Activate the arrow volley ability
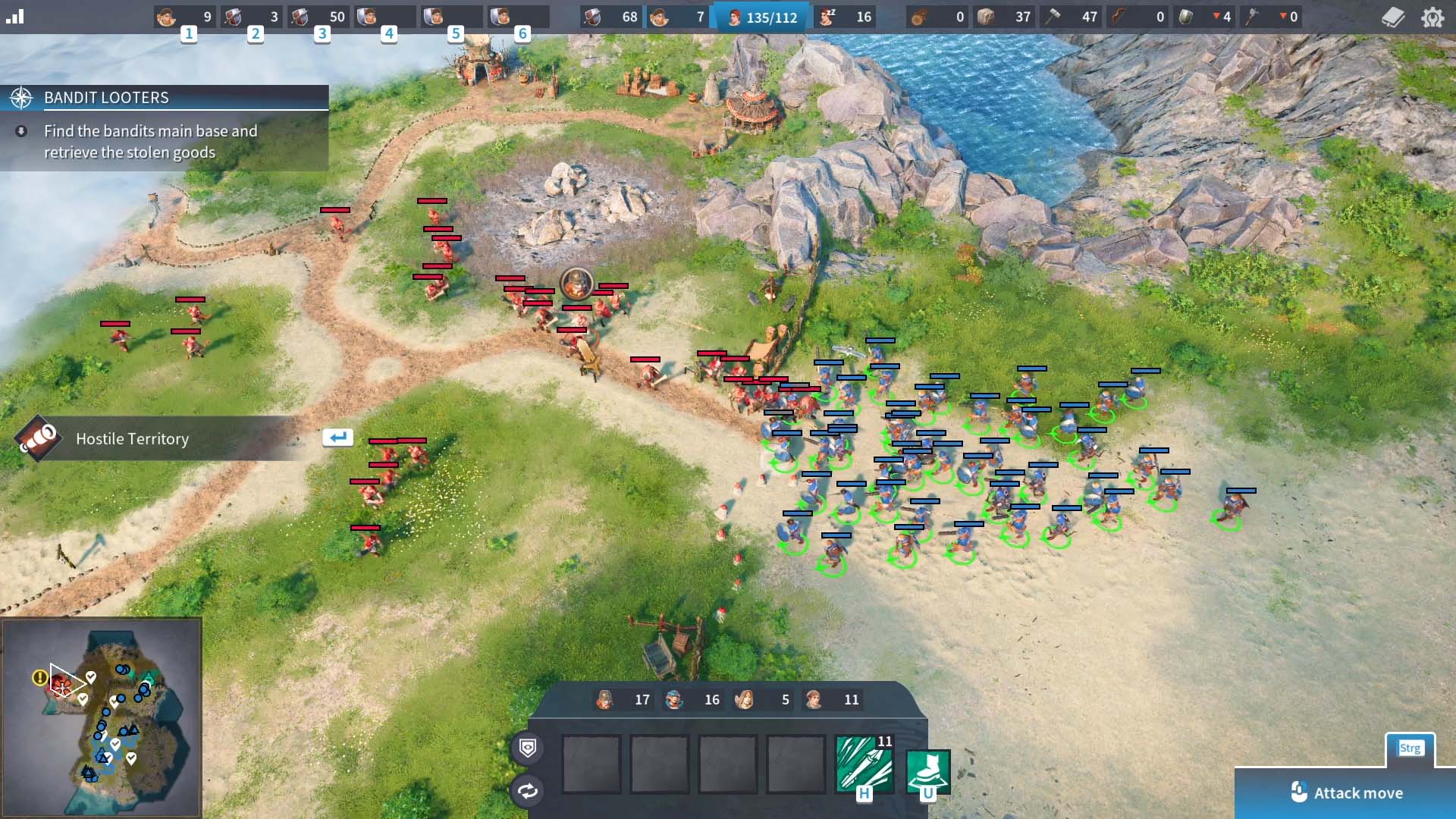The height and width of the screenshot is (819, 1456). [864, 764]
